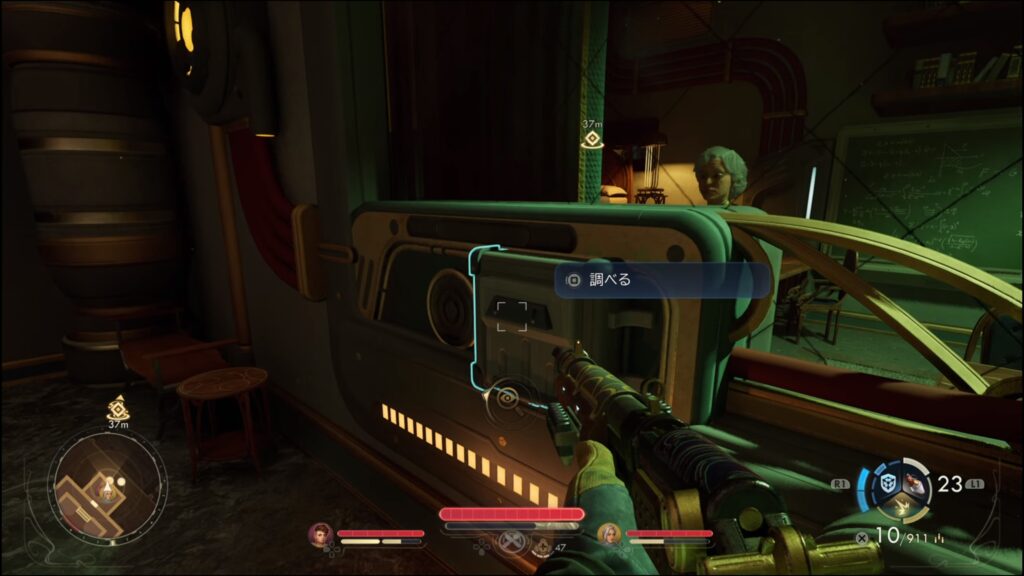Select the dark-haired companion portrait
Image resolution: width=1024 pixels, height=576 pixels.
pyautogui.click(x=321, y=535)
